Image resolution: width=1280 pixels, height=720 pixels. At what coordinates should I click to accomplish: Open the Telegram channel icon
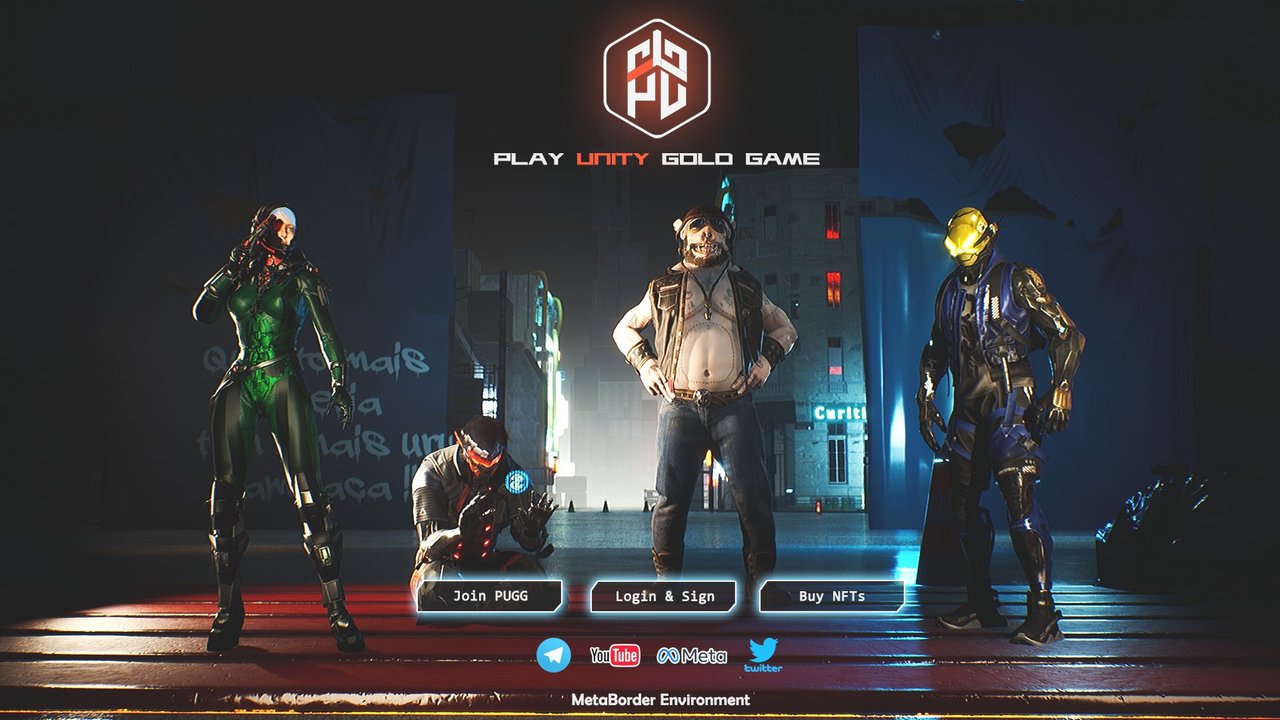(553, 655)
